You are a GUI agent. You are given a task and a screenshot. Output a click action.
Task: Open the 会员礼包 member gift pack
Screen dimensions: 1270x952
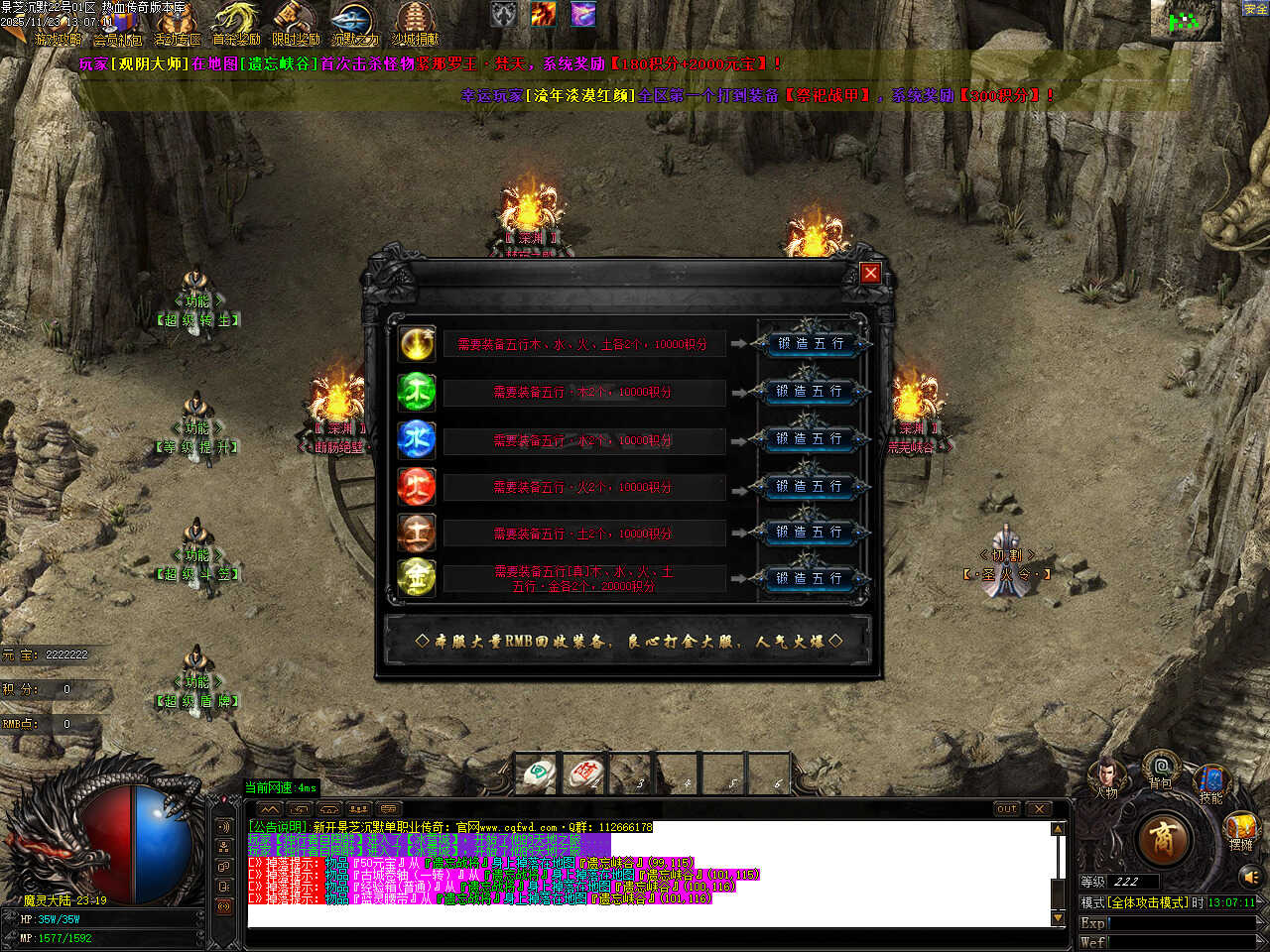118,26
